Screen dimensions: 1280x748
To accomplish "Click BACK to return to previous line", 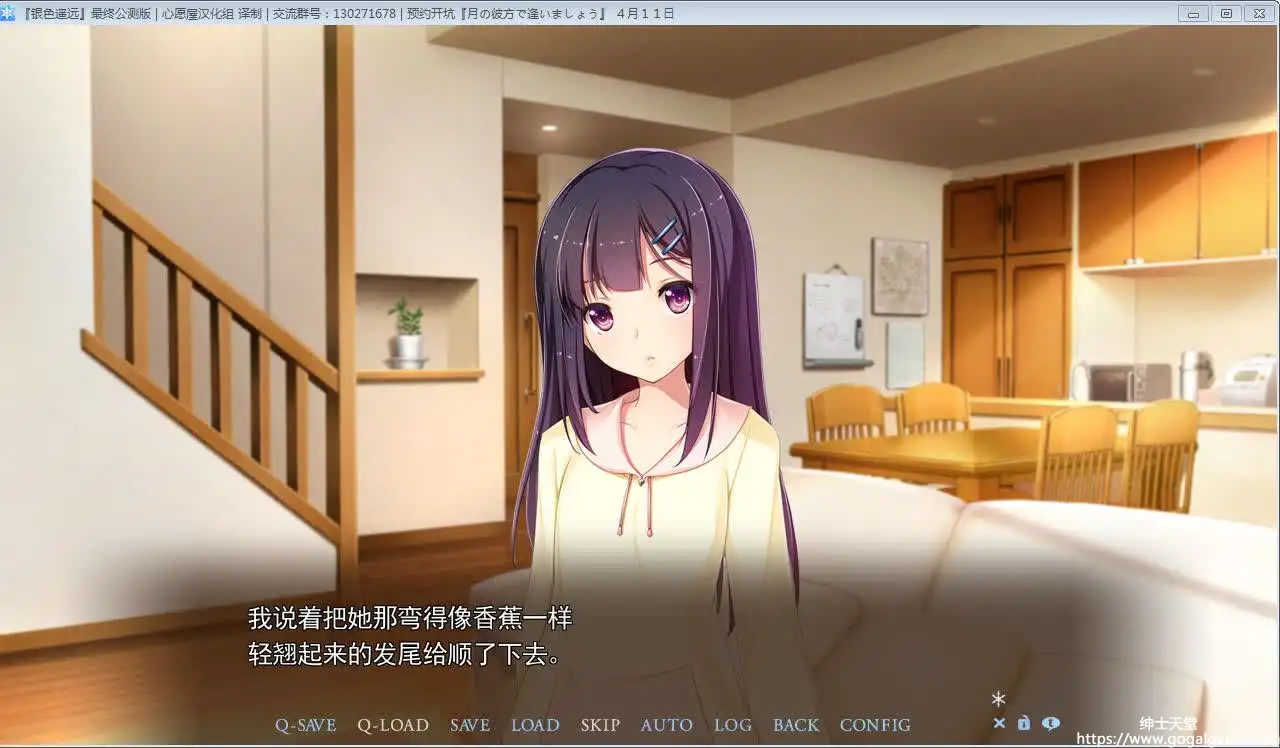I will coord(796,725).
